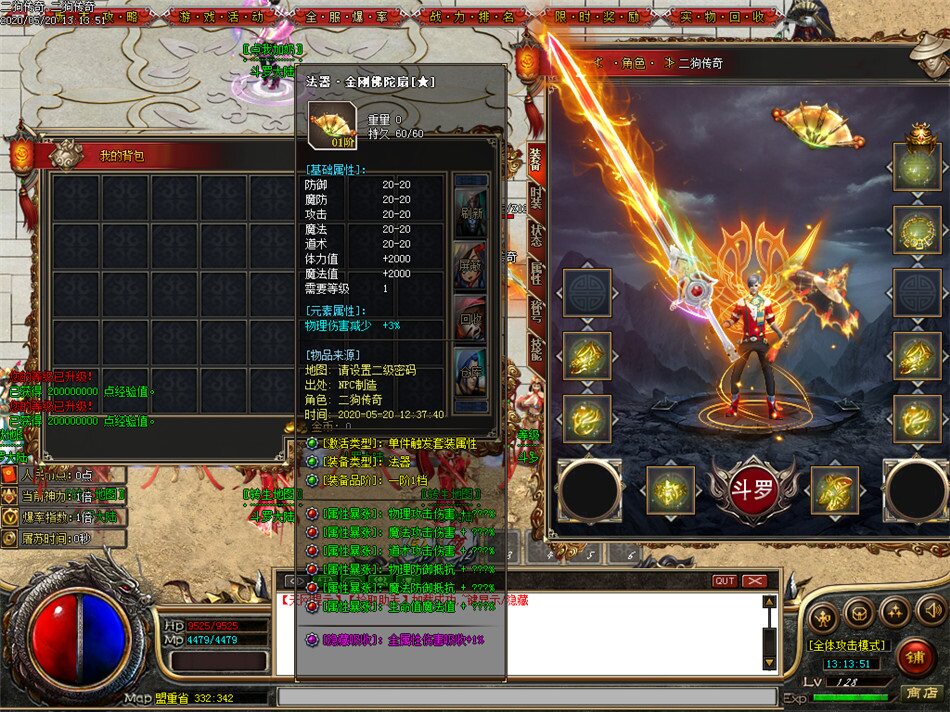Screen dimensions: 950x712
Task: Open the 商店 shop
Action: [x=921, y=692]
